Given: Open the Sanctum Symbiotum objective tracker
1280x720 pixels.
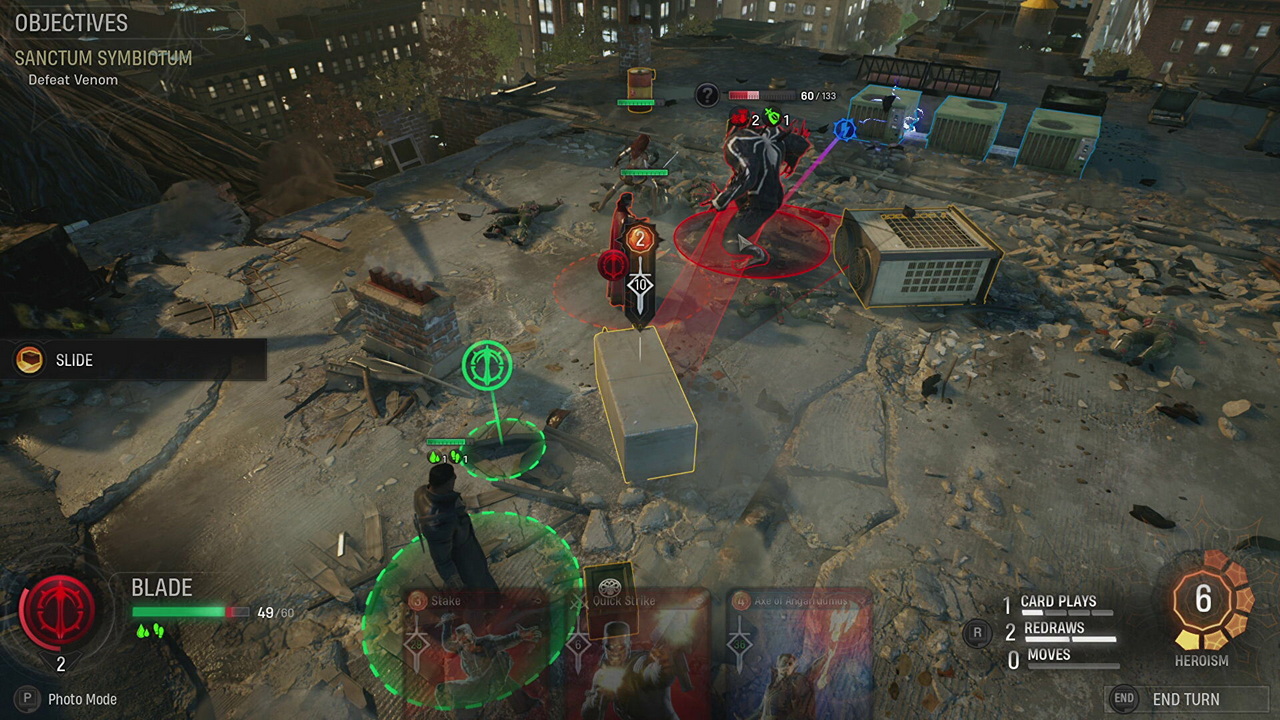Looking at the screenshot, I should point(103,59).
